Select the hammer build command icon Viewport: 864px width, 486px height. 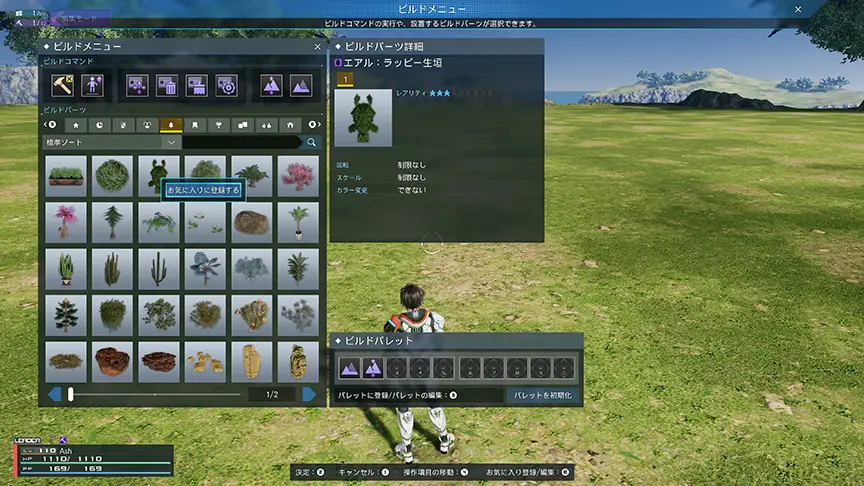[63, 86]
